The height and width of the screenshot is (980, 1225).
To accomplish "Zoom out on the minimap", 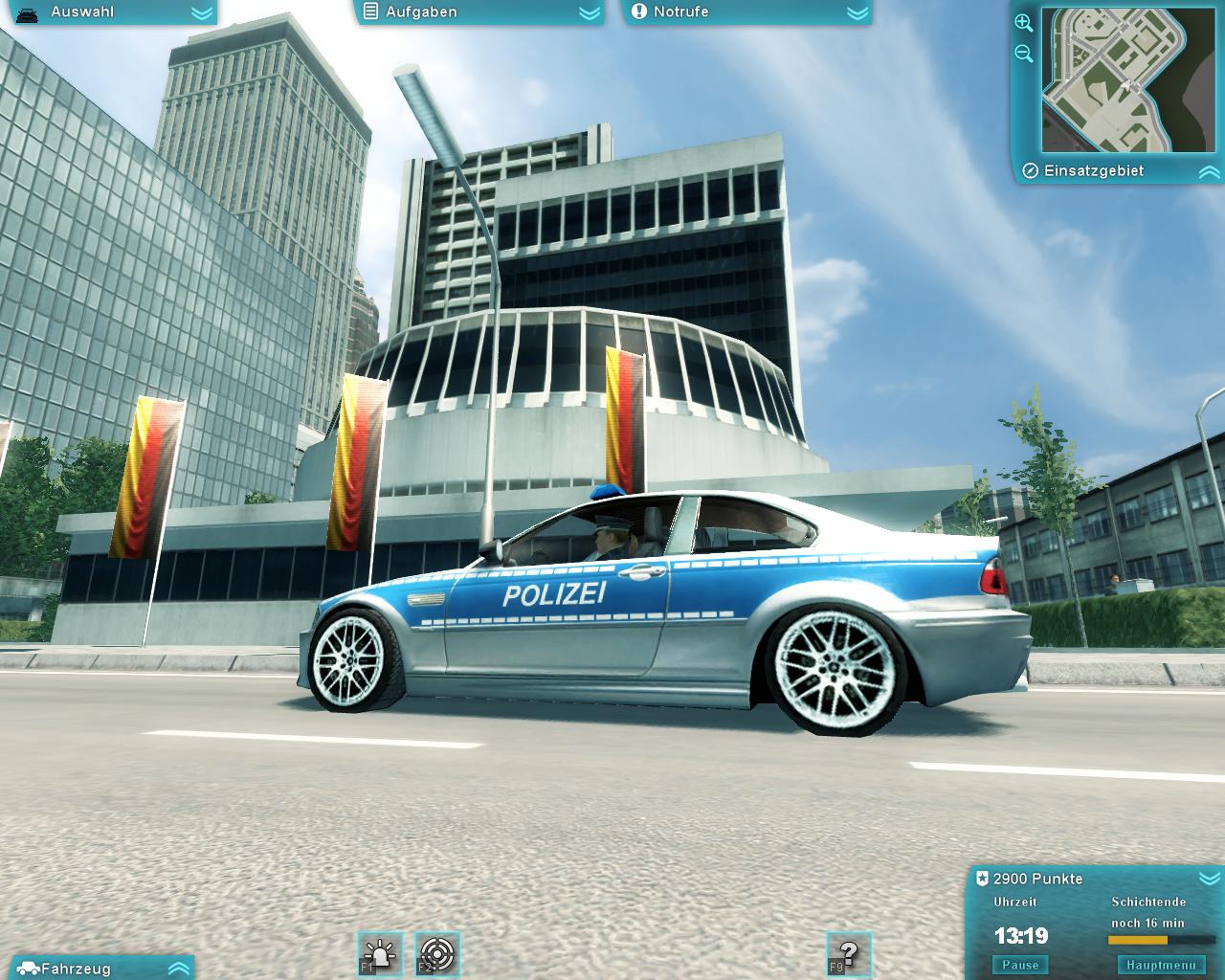I will [x=1023, y=54].
